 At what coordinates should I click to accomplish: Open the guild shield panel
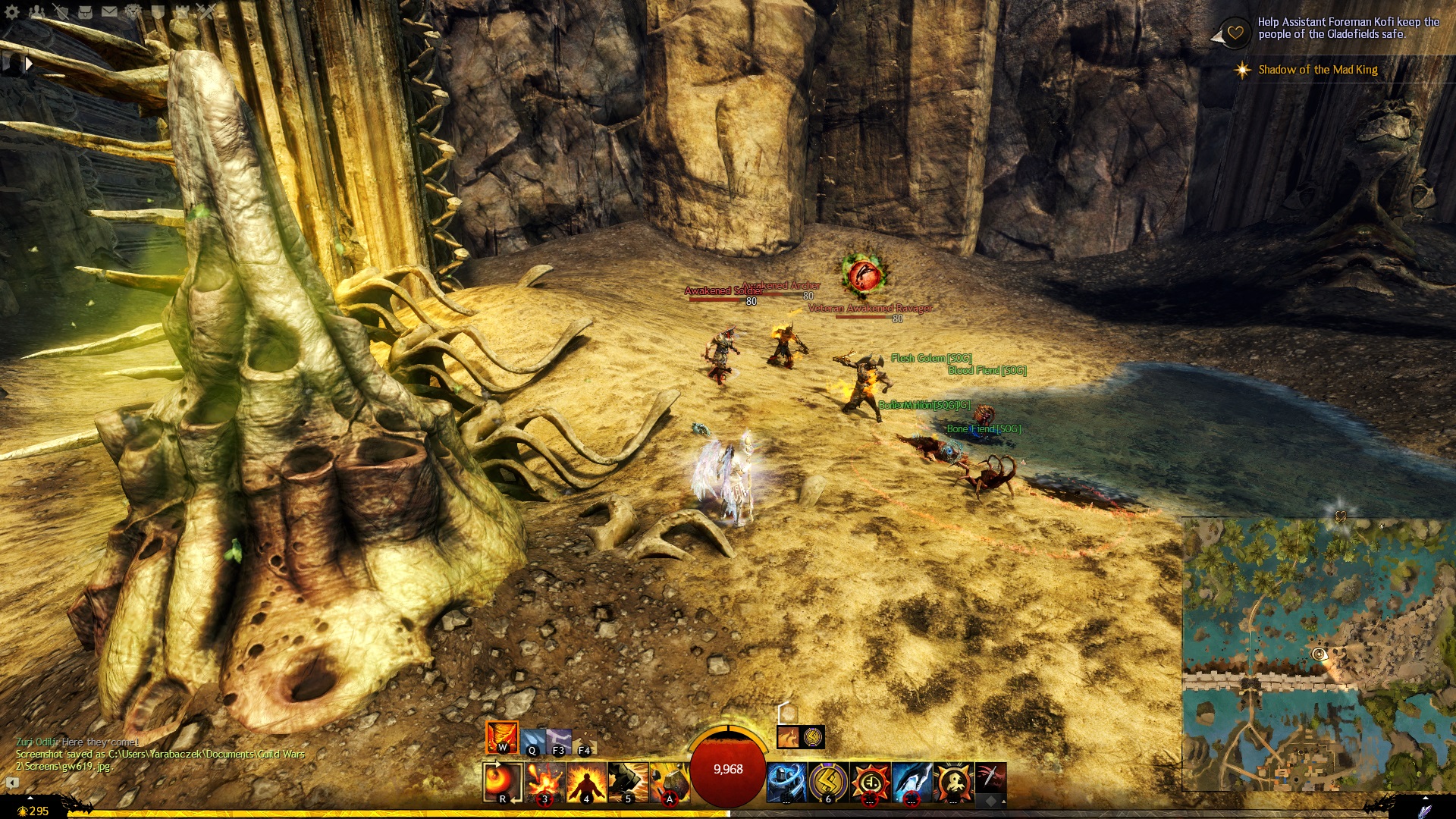coord(158,11)
